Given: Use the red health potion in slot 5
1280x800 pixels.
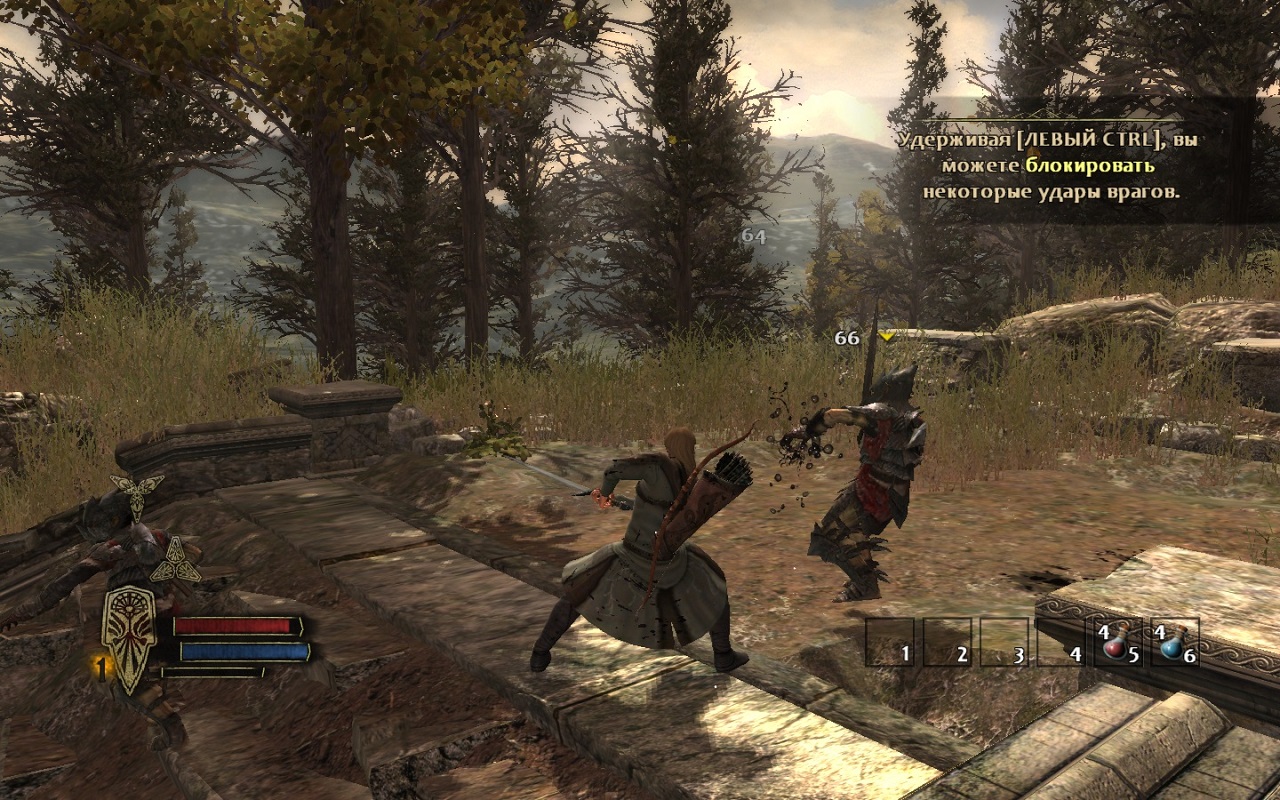Looking at the screenshot, I should coord(1118,642).
